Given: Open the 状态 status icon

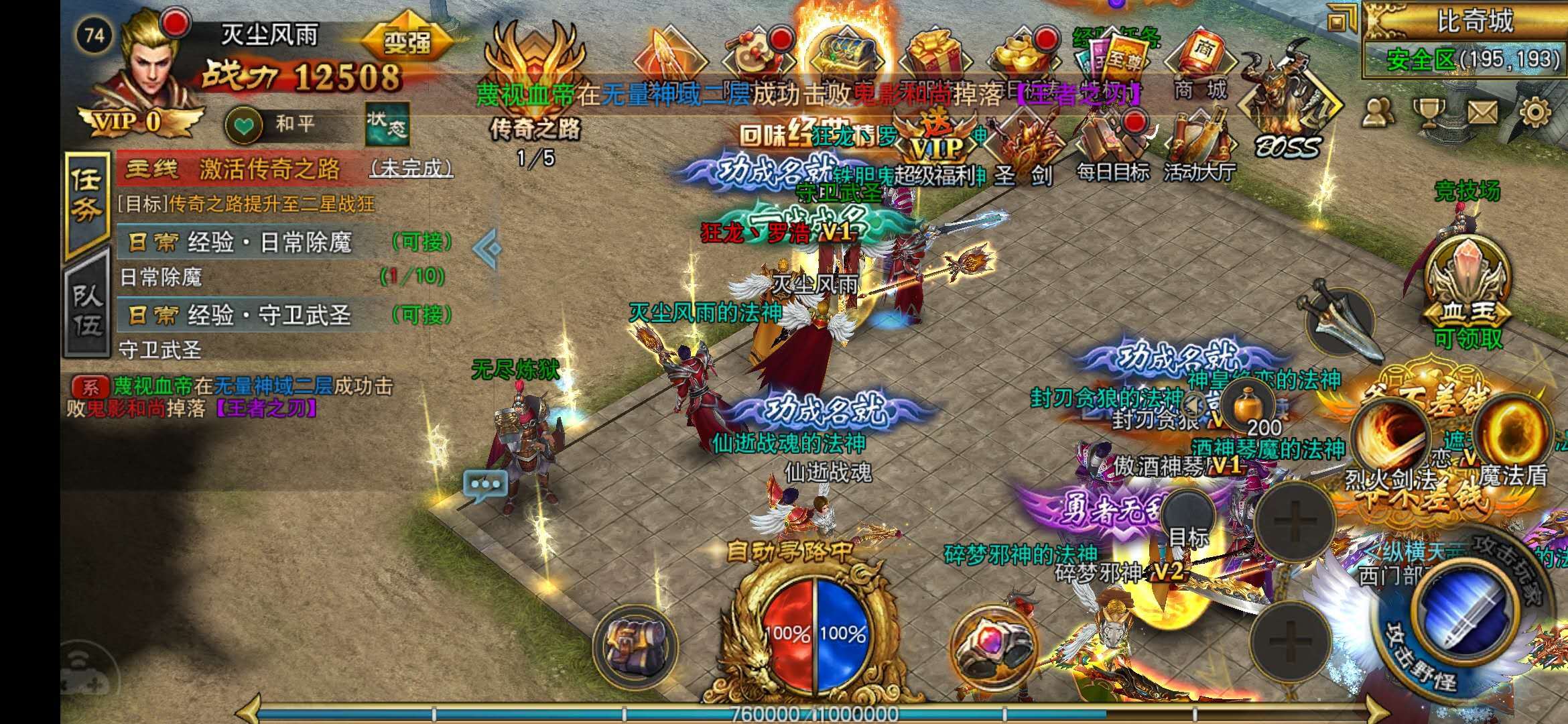Looking at the screenshot, I should click(387, 124).
